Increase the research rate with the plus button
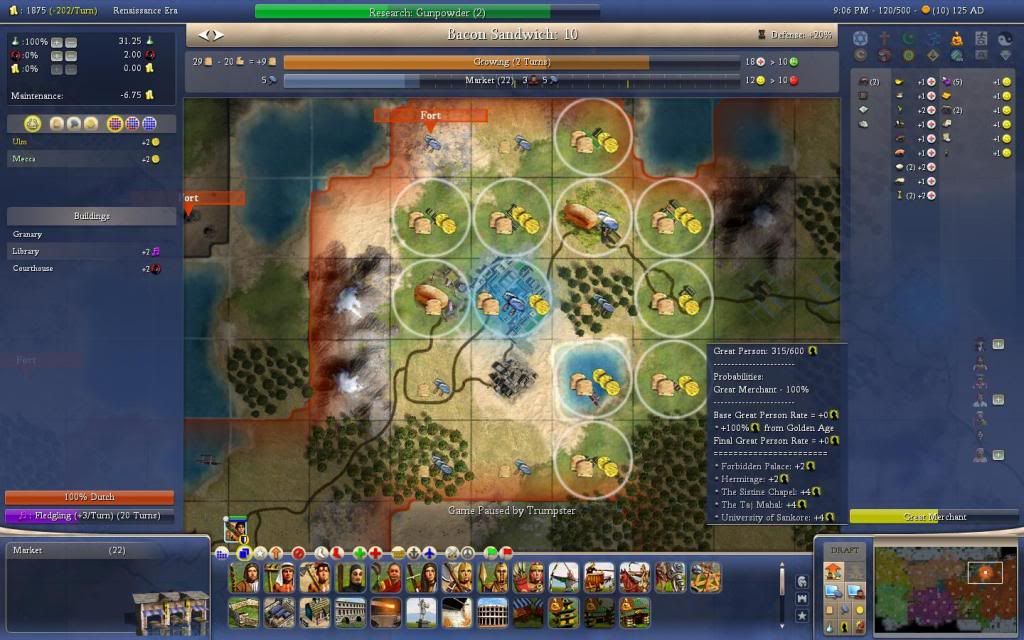 click(56, 42)
